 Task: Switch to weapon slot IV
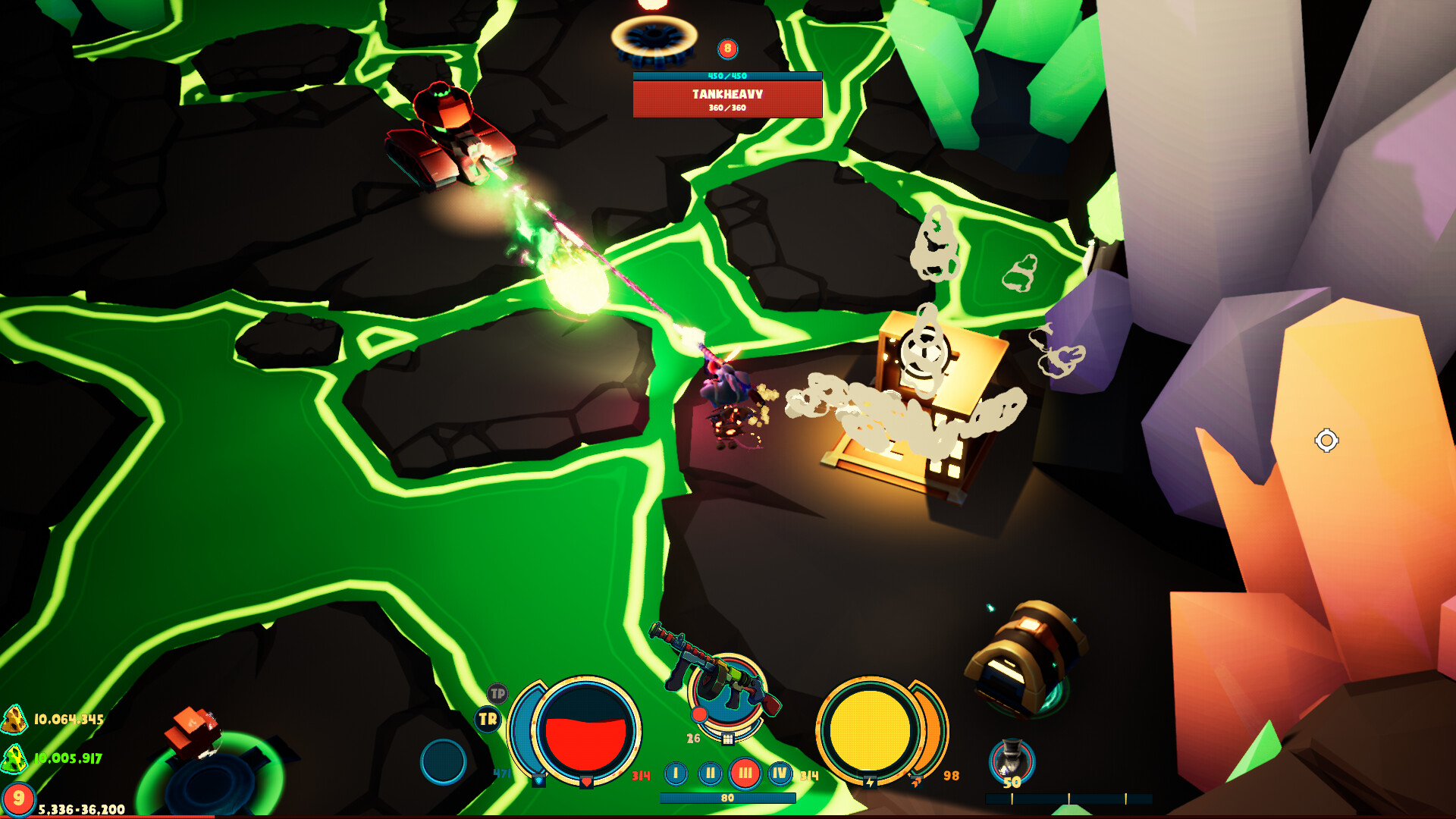coord(780,772)
